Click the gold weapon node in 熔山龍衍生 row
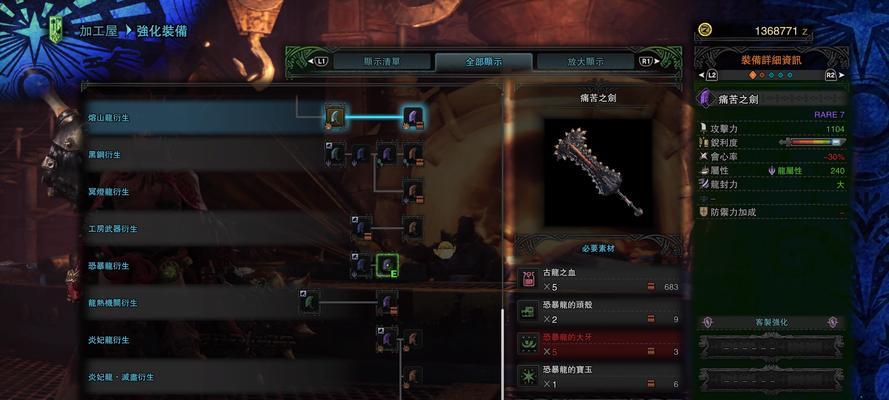This screenshot has width=889, height=400. coord(336,118)
